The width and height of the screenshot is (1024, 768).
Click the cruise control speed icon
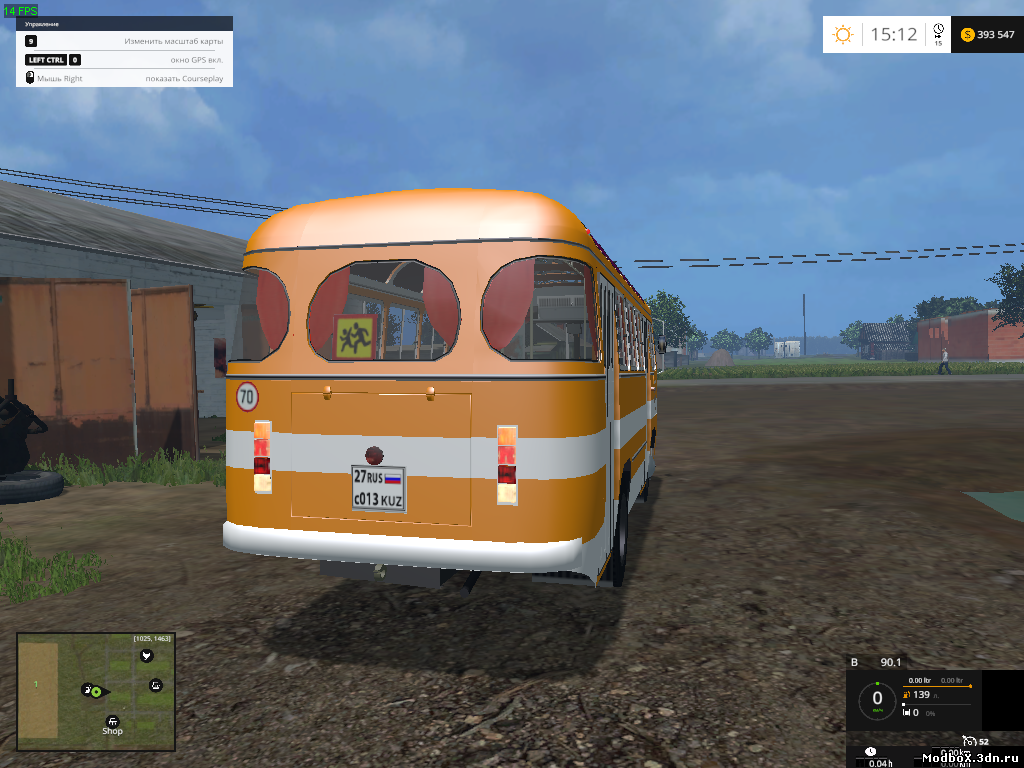[x=970, y=741]
